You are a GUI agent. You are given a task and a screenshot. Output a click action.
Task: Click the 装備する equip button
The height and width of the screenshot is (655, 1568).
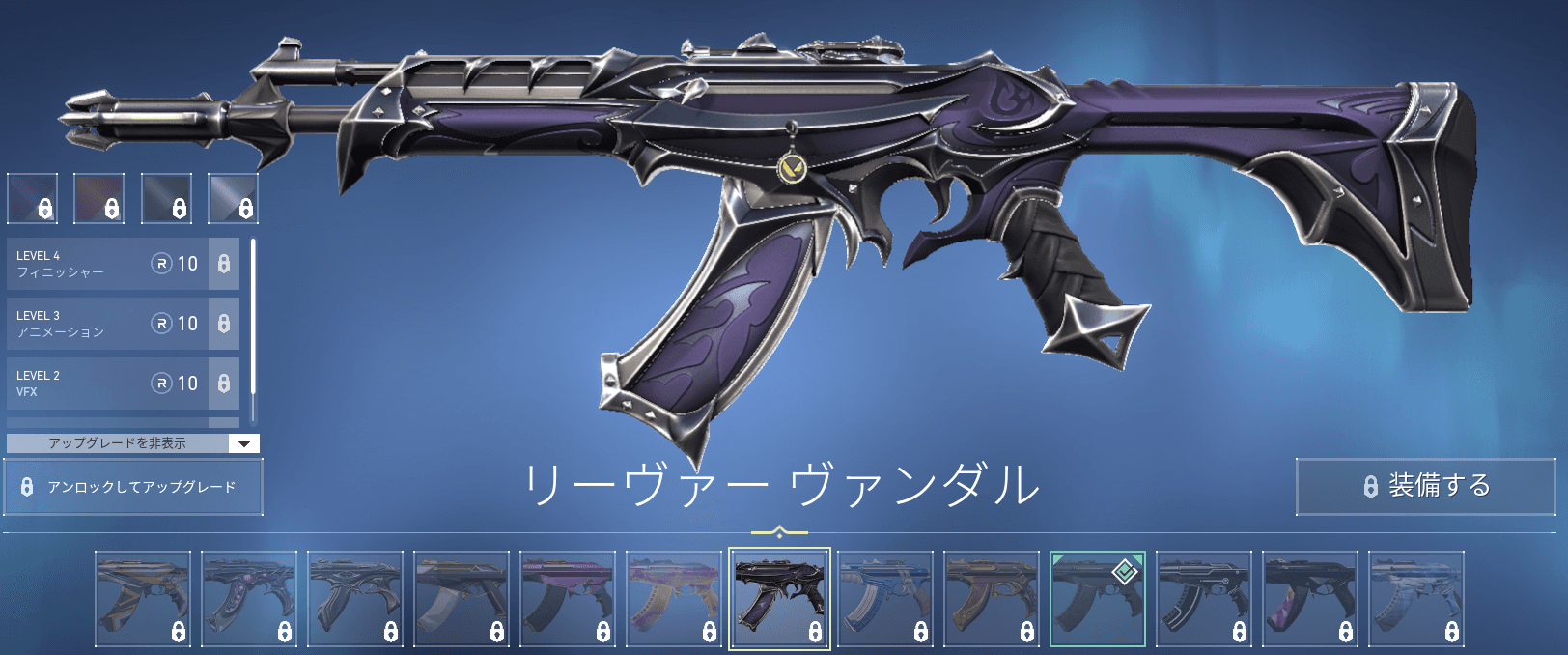point(1425,486)
